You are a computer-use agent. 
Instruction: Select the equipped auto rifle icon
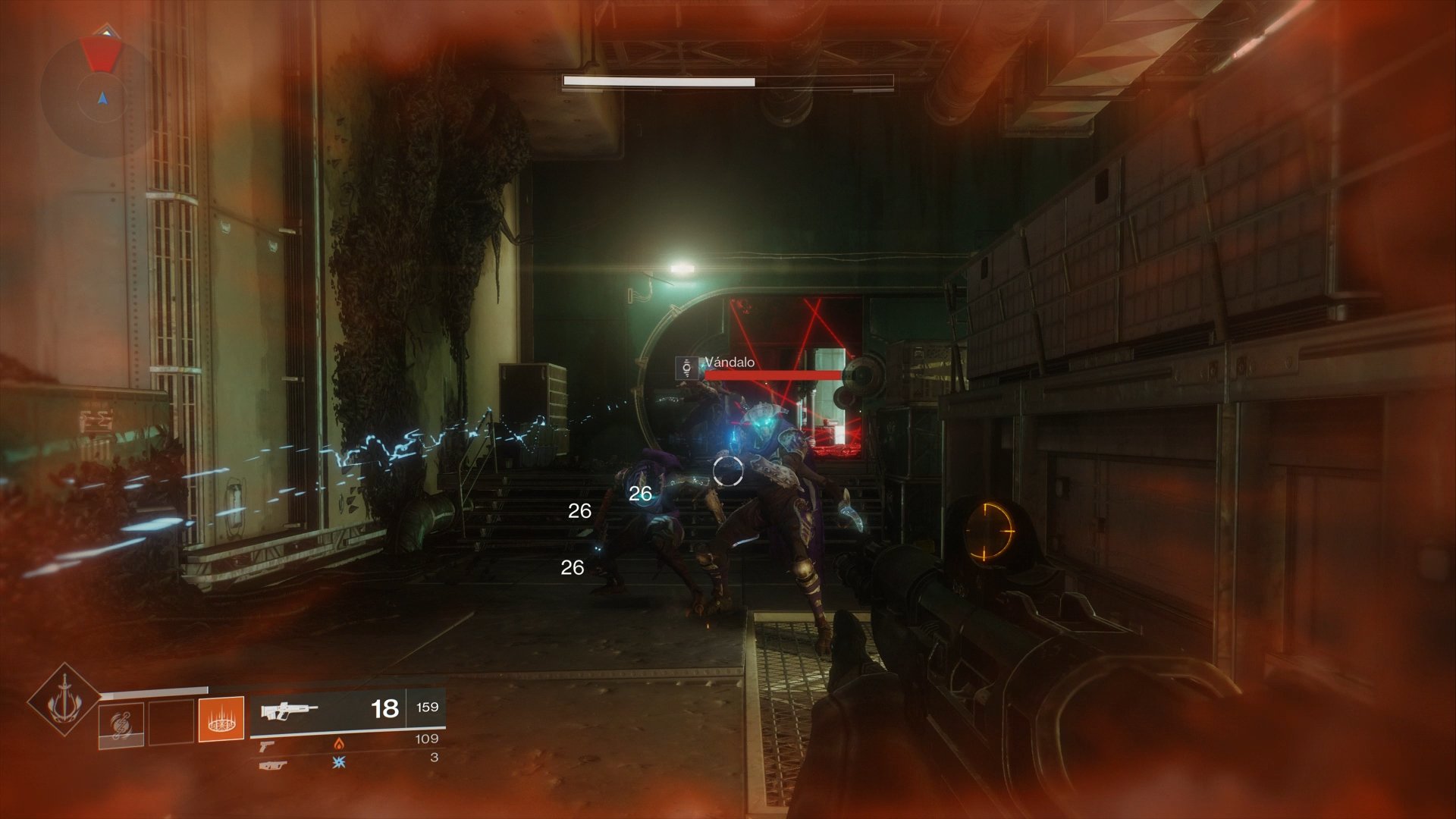288,710
